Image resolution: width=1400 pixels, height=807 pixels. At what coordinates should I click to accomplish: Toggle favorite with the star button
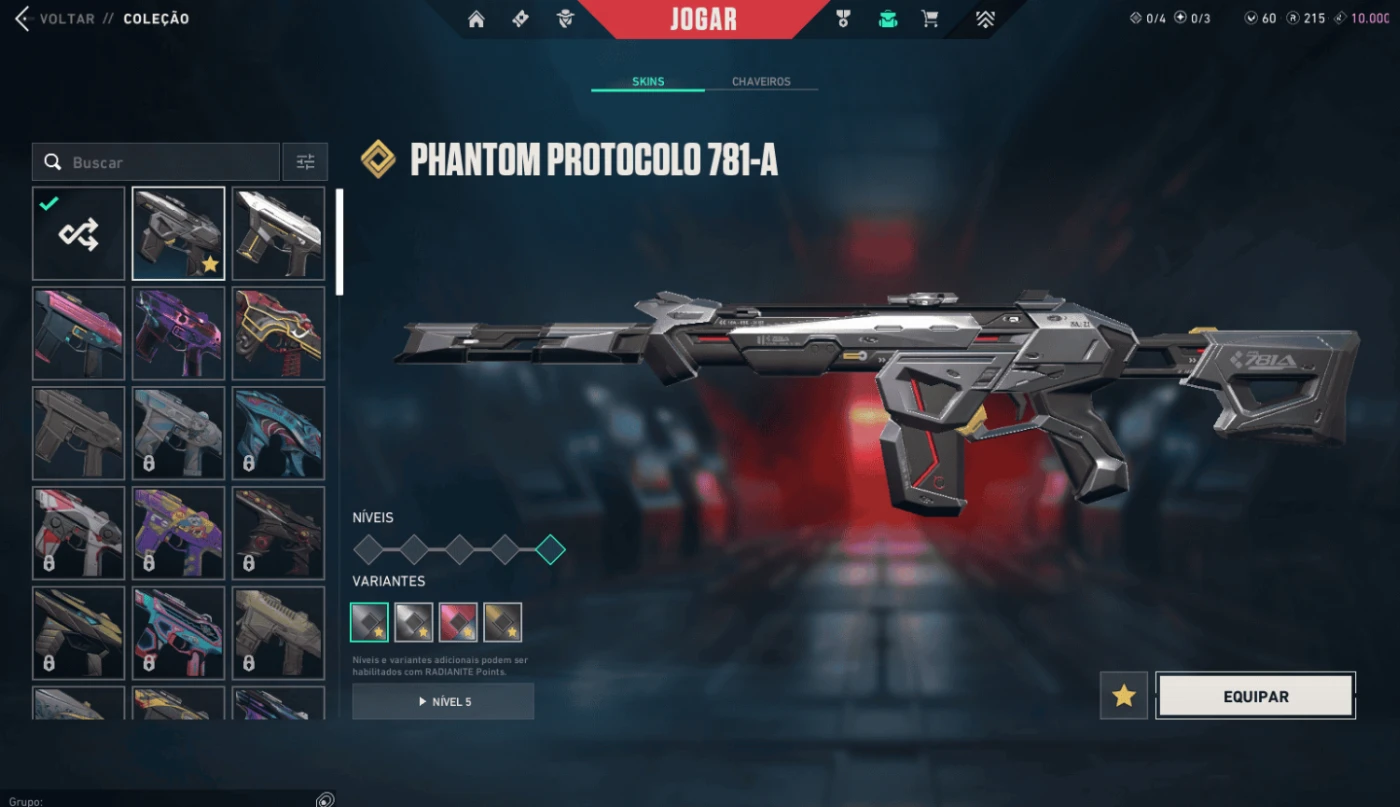click(x=1124, y=696)
